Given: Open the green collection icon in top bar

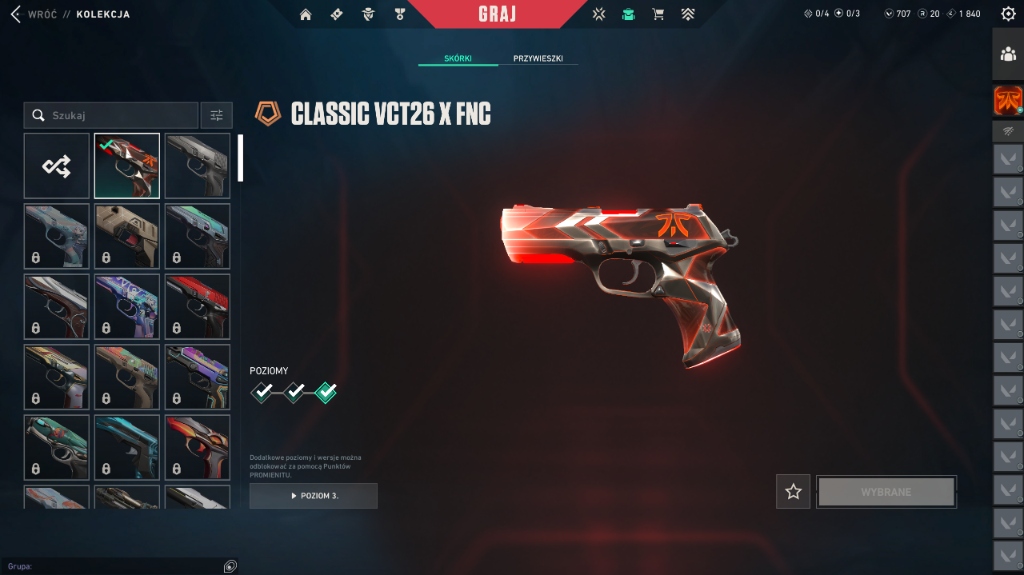Looking at the screenshot, I should 628,14.
